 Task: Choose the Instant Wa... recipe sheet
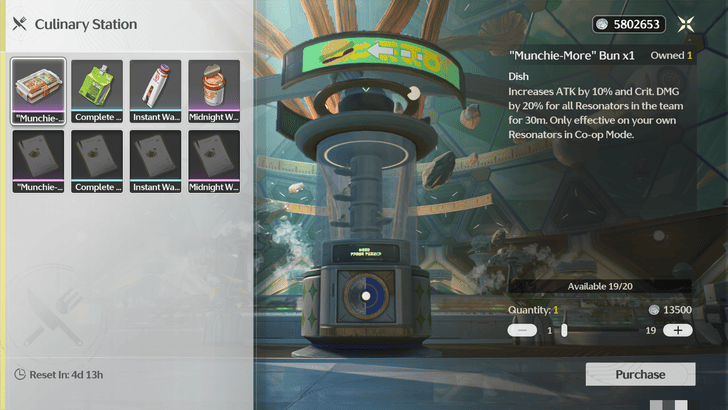point(155,160)
